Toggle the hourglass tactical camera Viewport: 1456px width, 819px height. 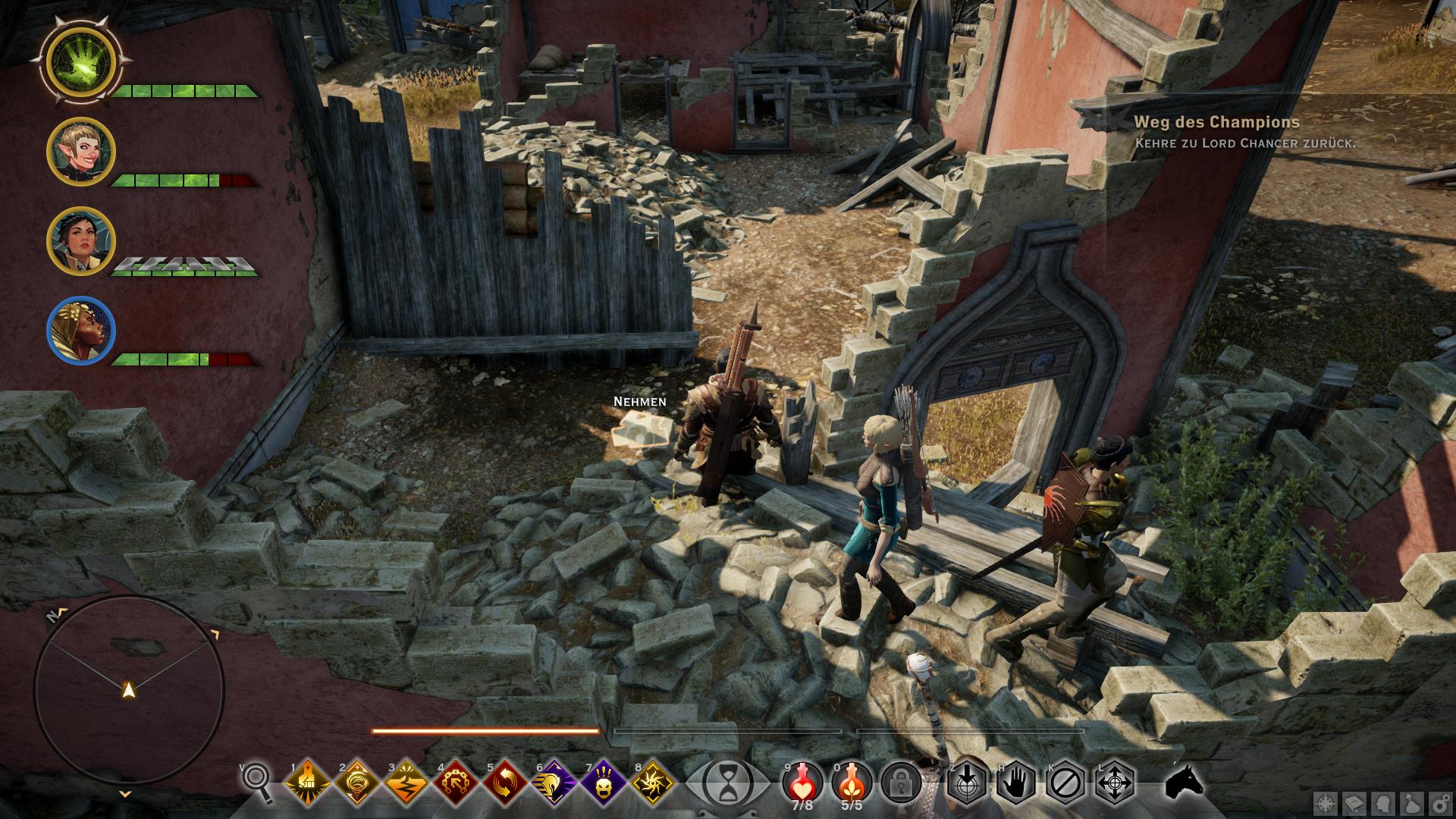[x=727, y=781]
